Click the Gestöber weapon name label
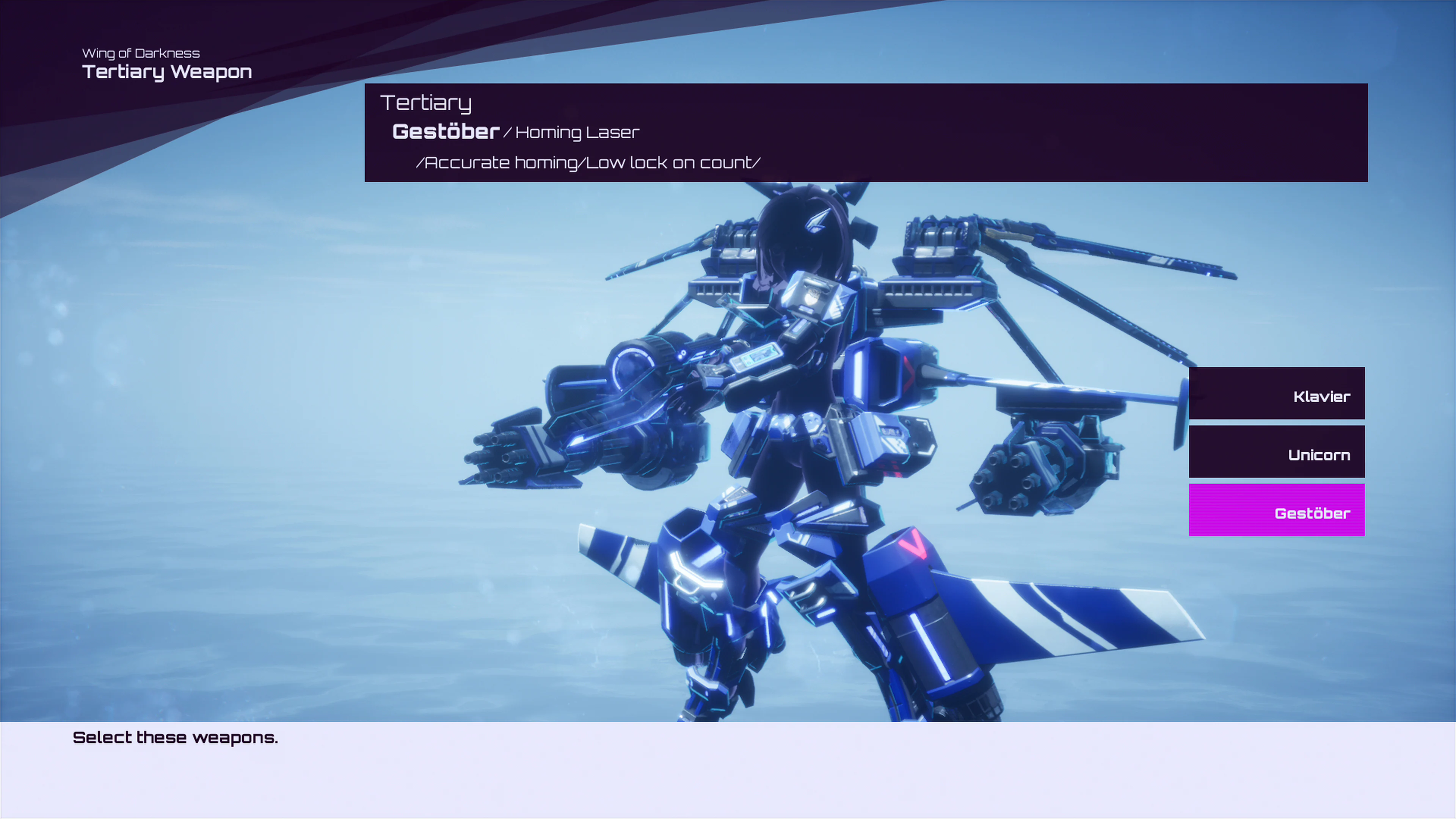The height and width of the screenshot is (819, 1456). tap(446, 132)
